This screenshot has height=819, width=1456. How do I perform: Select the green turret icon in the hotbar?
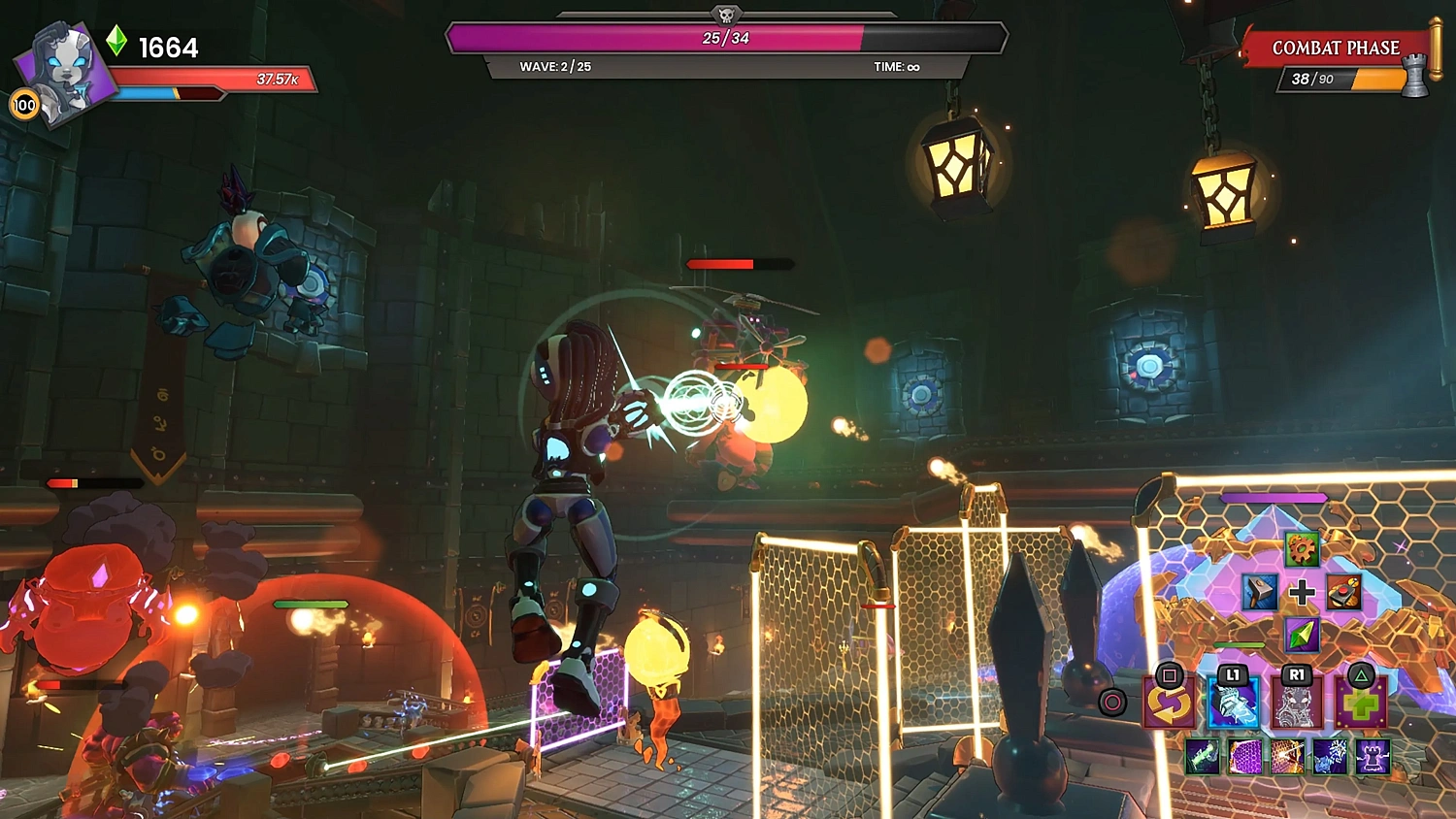tap(1203, 757)
